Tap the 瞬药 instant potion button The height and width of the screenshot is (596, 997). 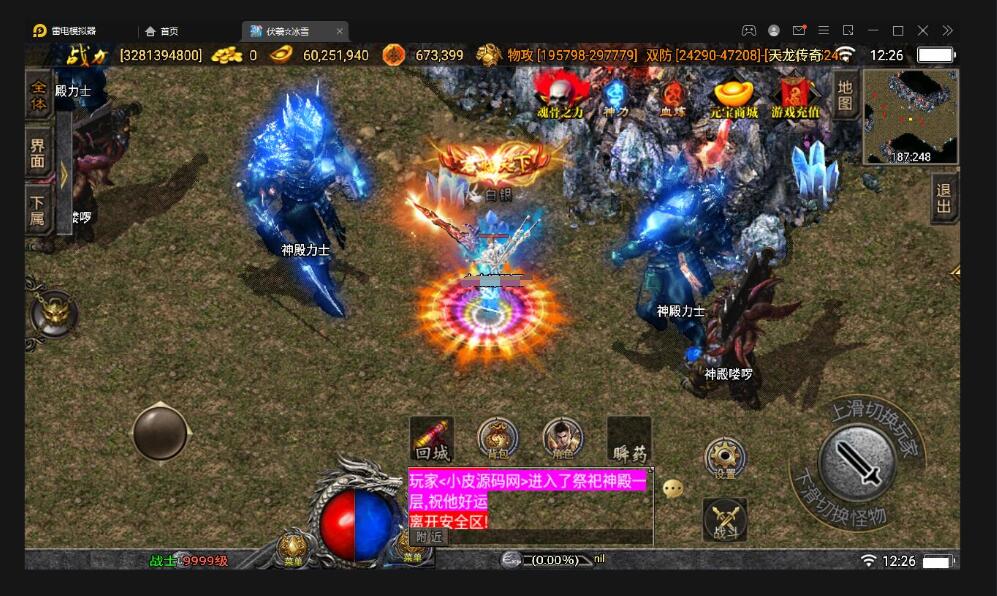click(629, 438)
